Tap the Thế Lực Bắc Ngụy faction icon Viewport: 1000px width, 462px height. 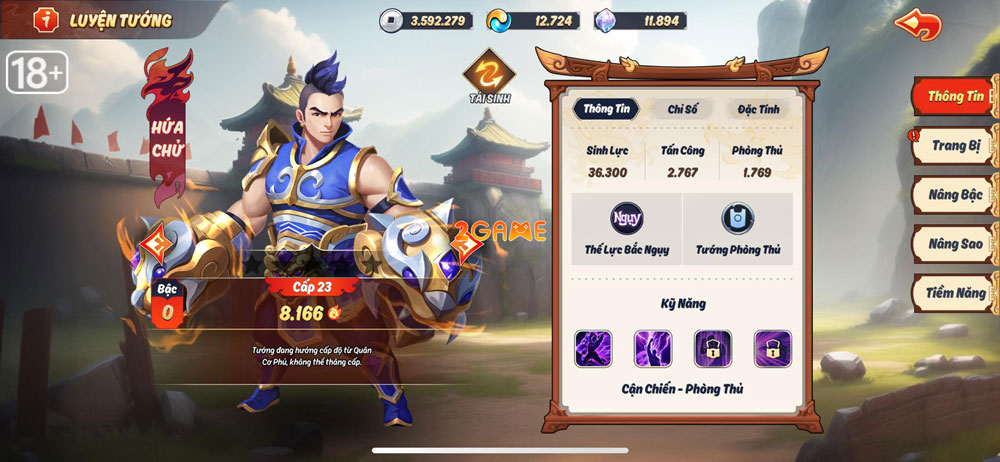click(x=627, y=218)
